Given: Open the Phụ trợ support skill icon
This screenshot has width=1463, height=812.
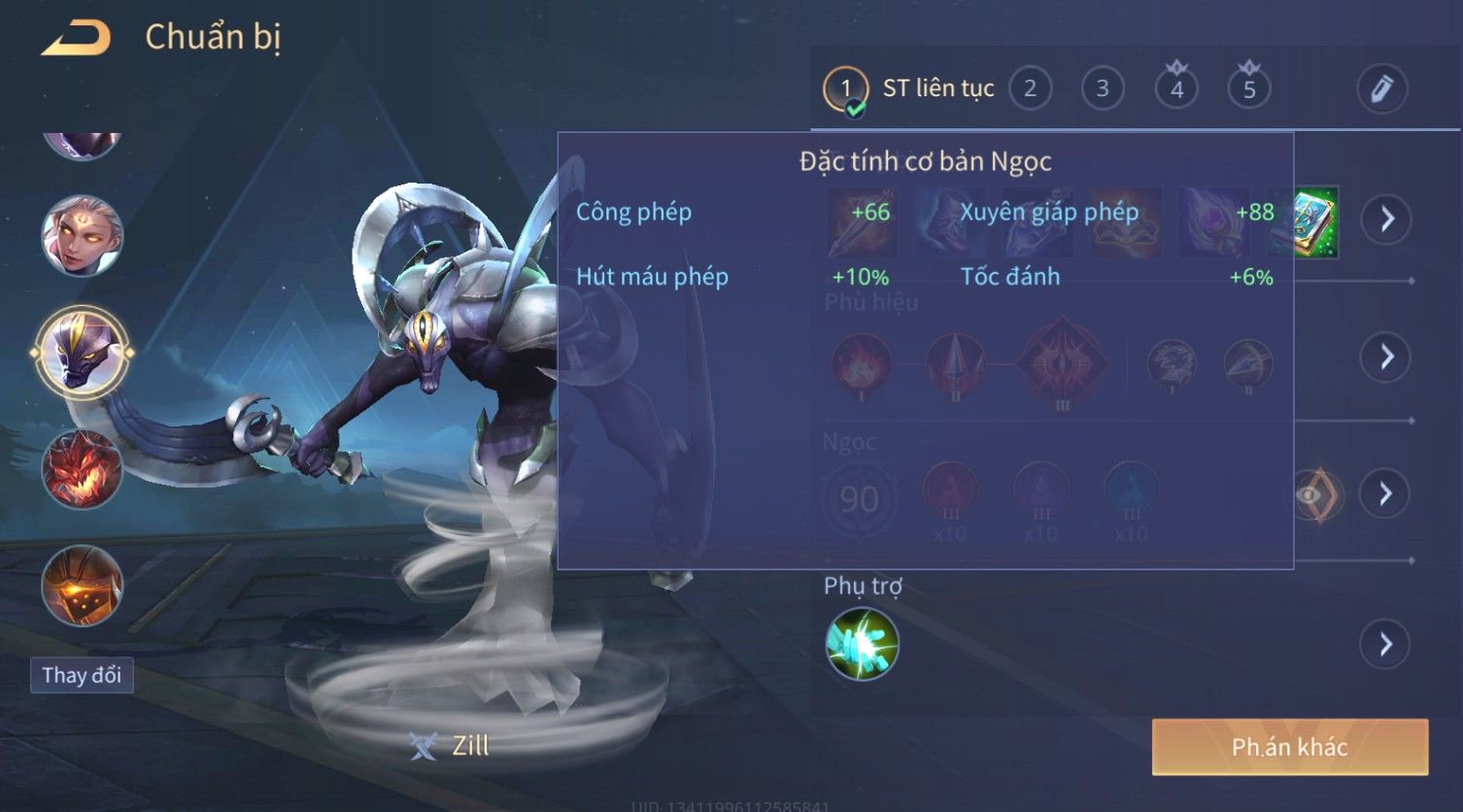Looking at the screenshot, I should tap(862, 644).
